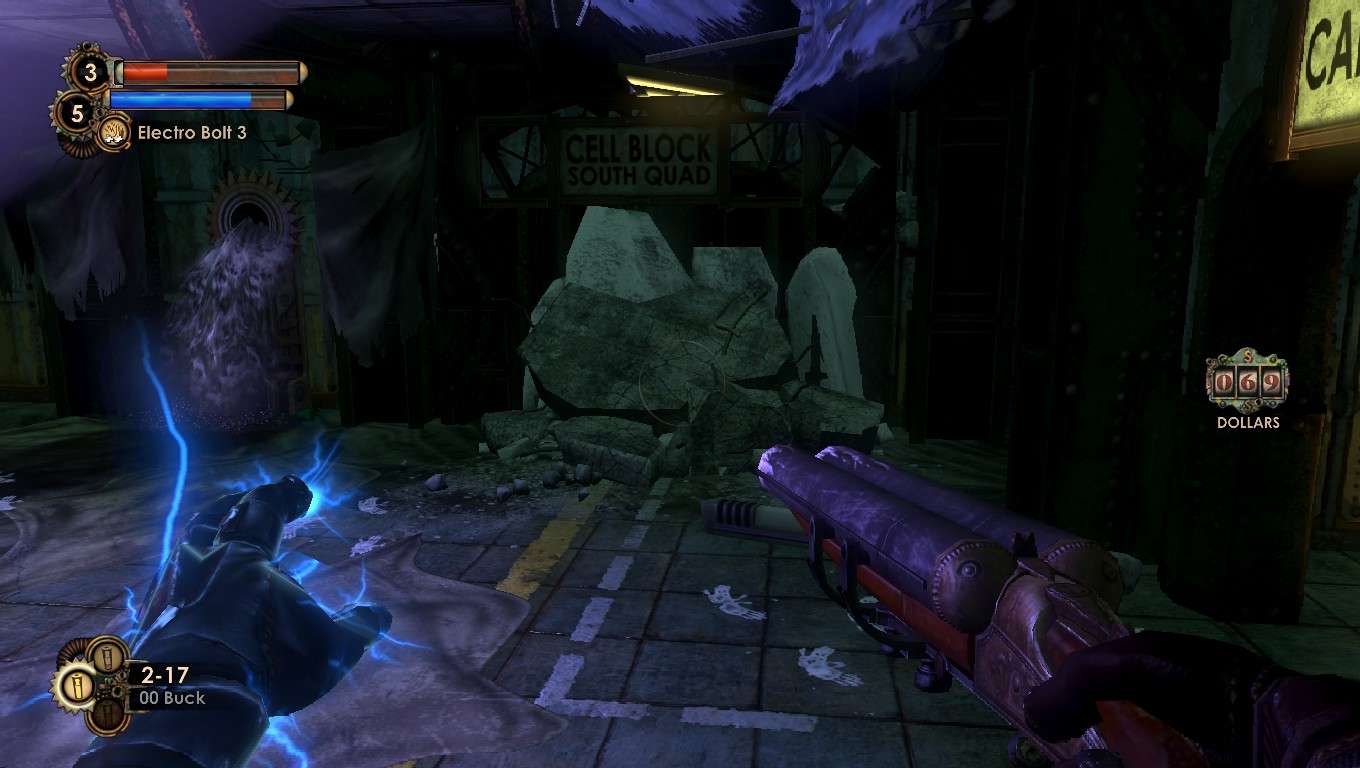The width and height of the screenshot is (1360, 768).
Task: Click the highlighted 00 Buck shell icon
Action: [77, 688]
